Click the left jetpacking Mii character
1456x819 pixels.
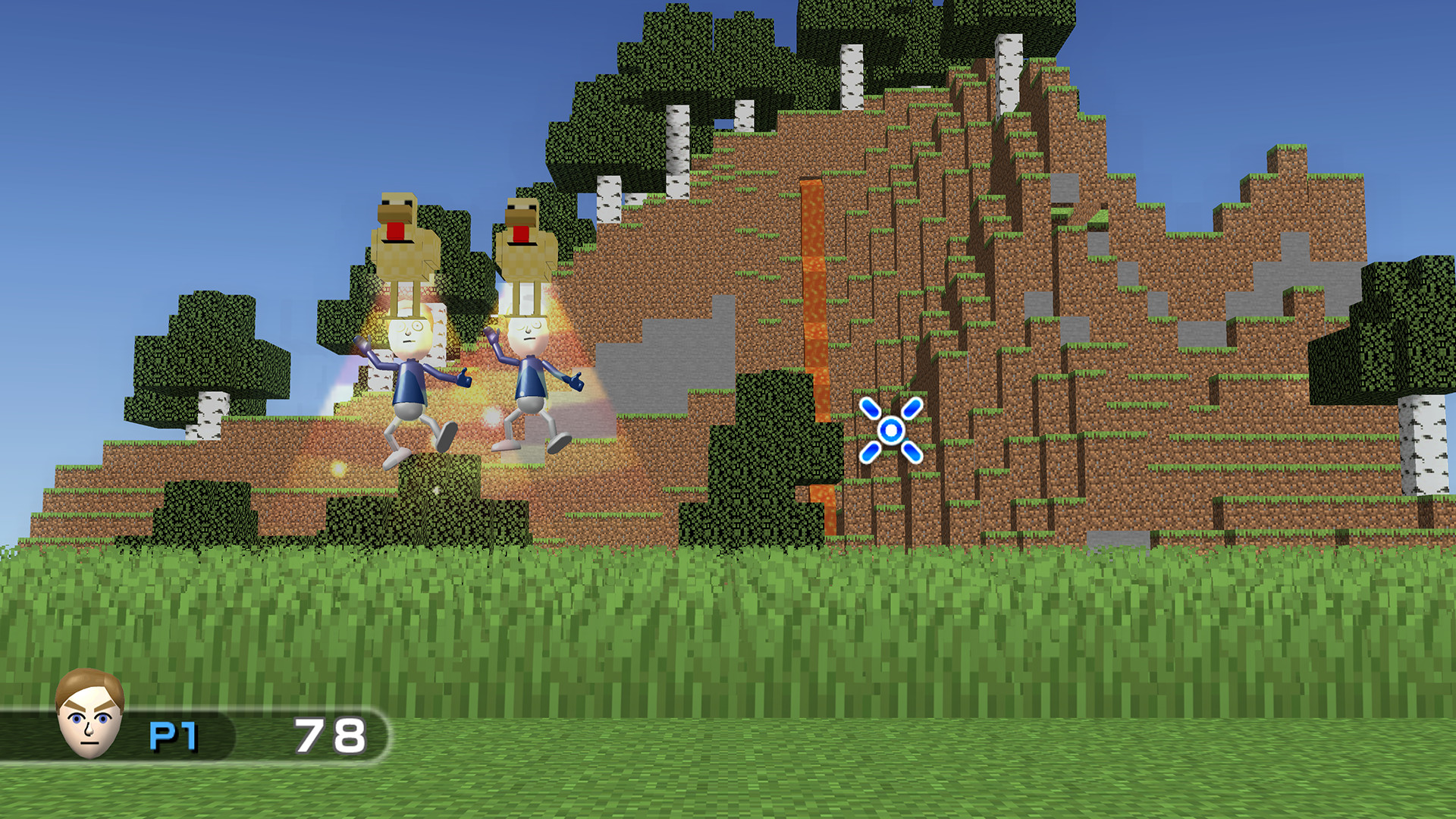coord(406,379)
